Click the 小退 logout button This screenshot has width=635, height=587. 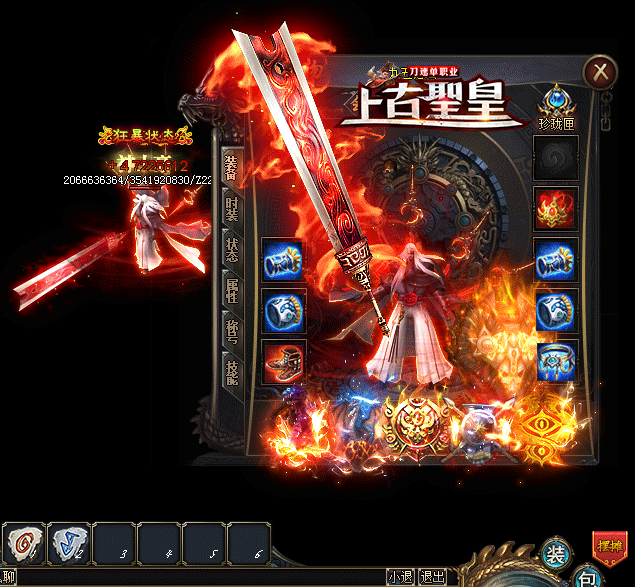[400, 577]
